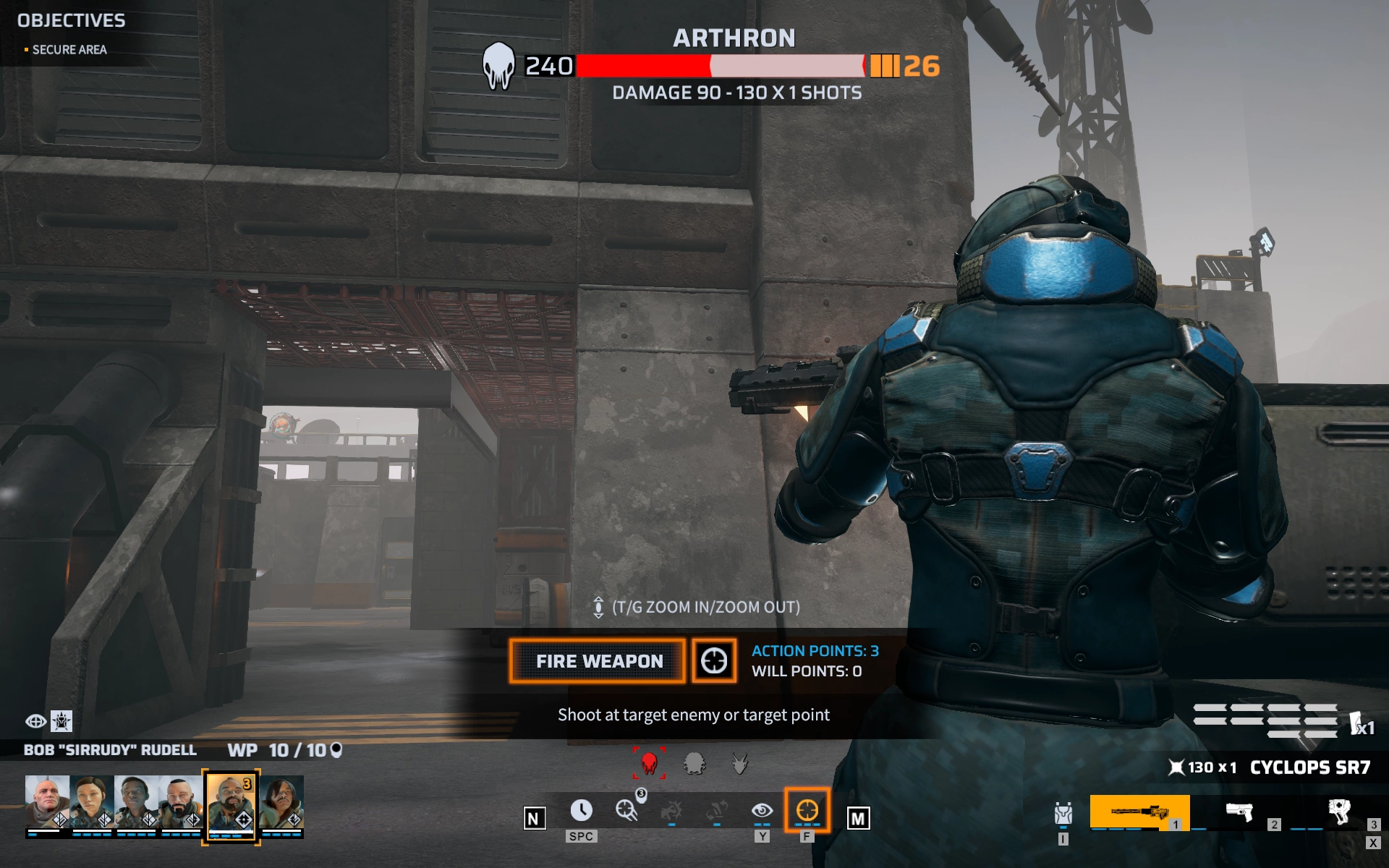Toggle the vision eye icon above soldier name
The image size is (1389, 868).
pyautogui.click(x=35, y=721)
